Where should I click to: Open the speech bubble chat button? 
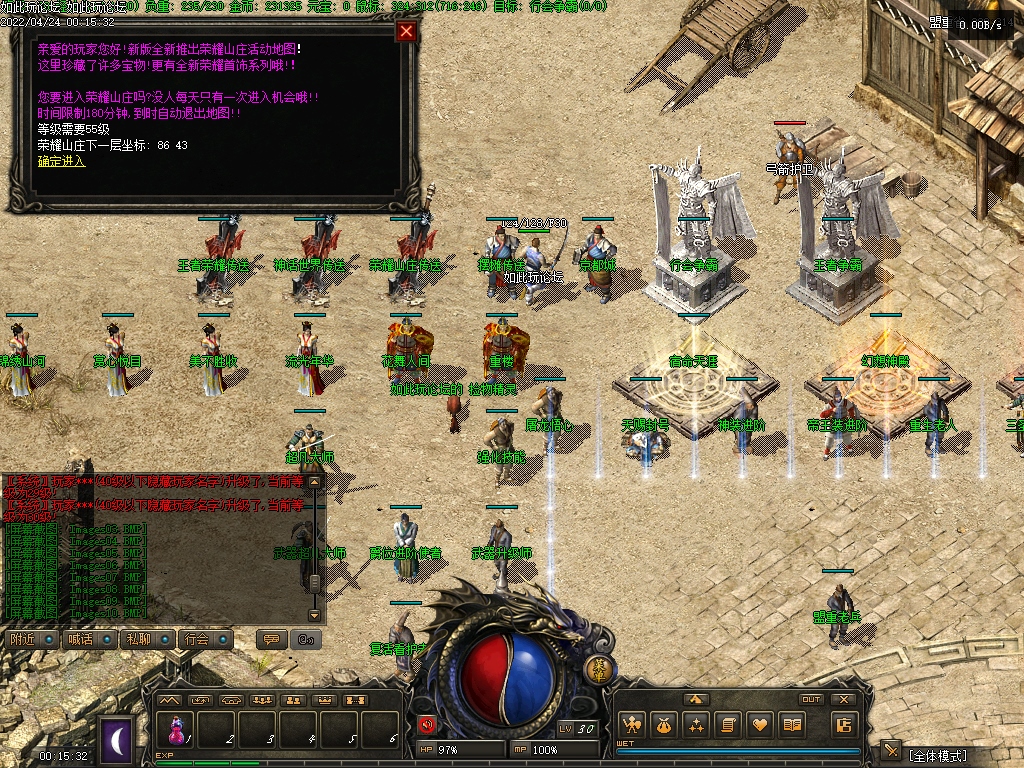tap(269, 638)
